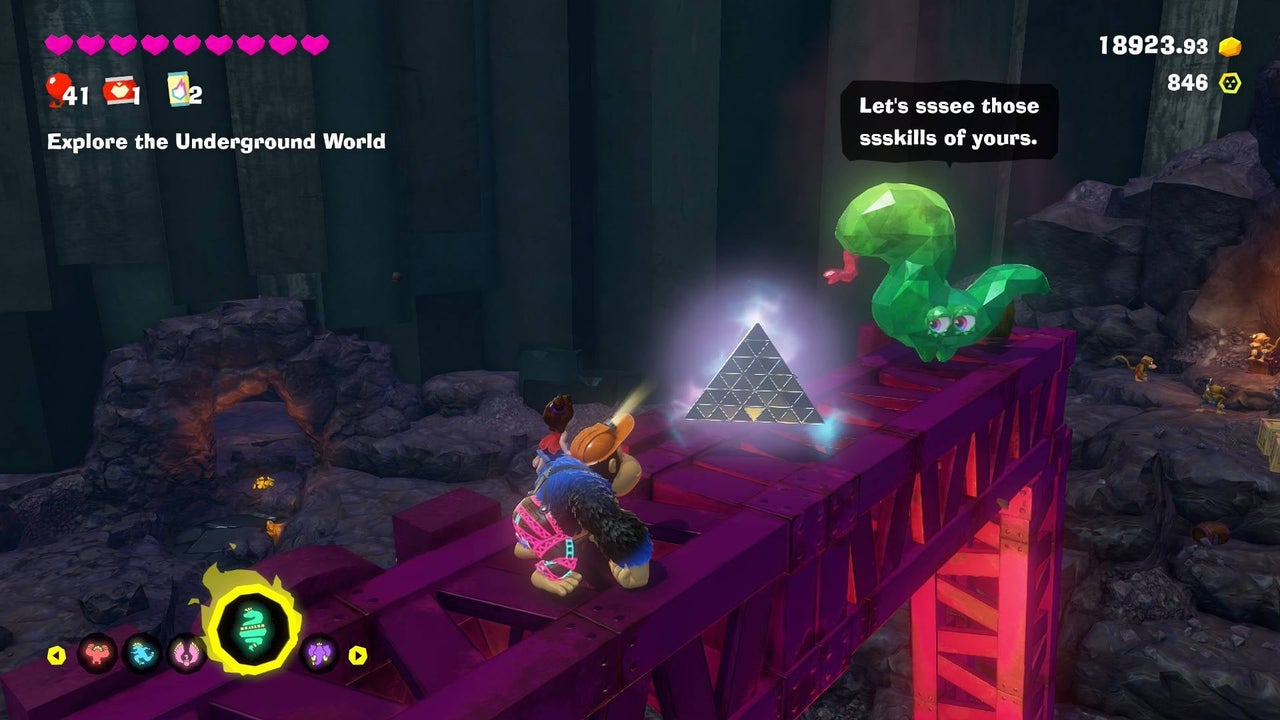Viewport: 1280px width, 720px height.
Task: Click the red balloon item icon
Action: [x=58, y=89]
